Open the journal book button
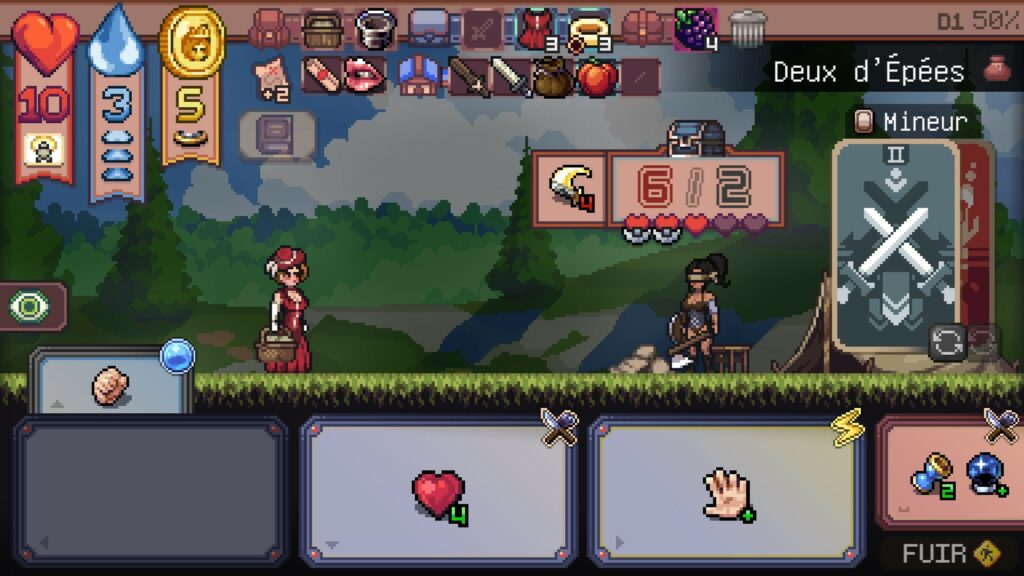Viewport: 1024px width, 576px height. (x=277, y=135)
